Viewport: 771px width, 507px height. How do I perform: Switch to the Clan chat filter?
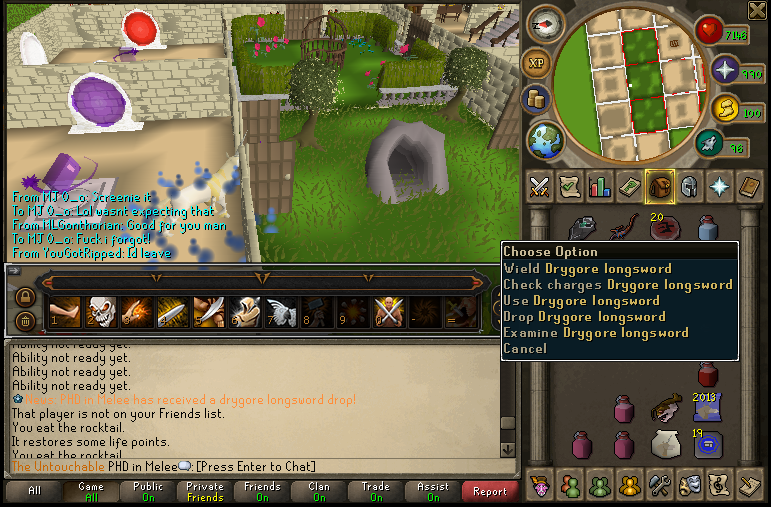pyautogui.click(x=319, y=491)
